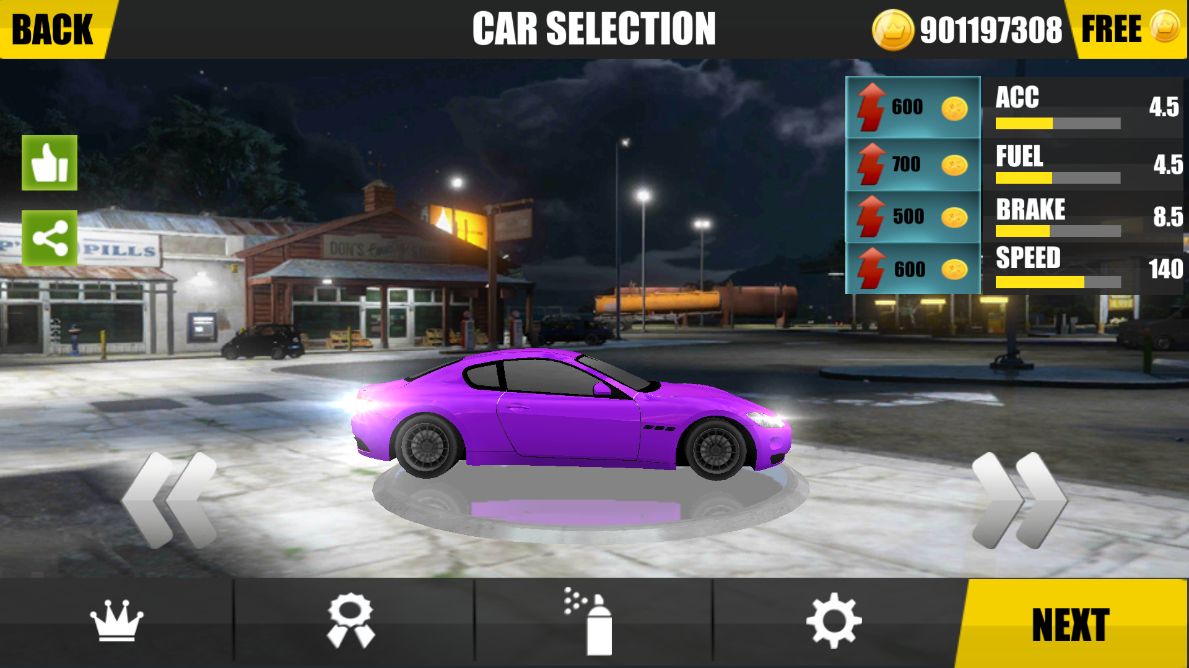Purchase the FUEL upgrade for 700 coins
This screenshot has height=668, width=1189.
[913, 163]
